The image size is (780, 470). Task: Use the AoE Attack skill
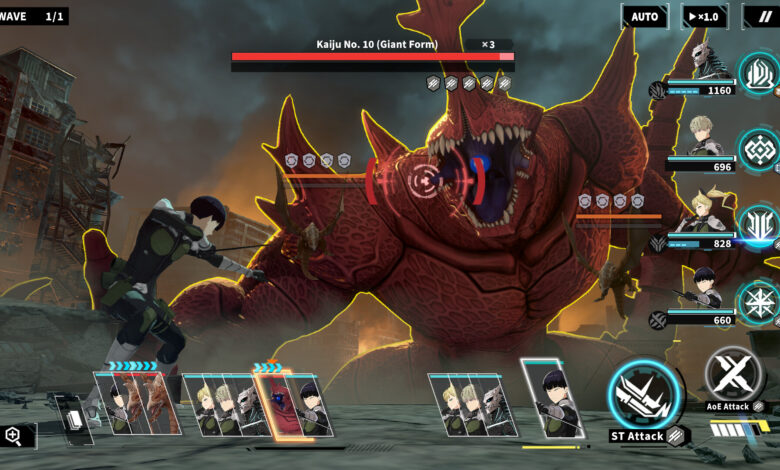[733, 375]
